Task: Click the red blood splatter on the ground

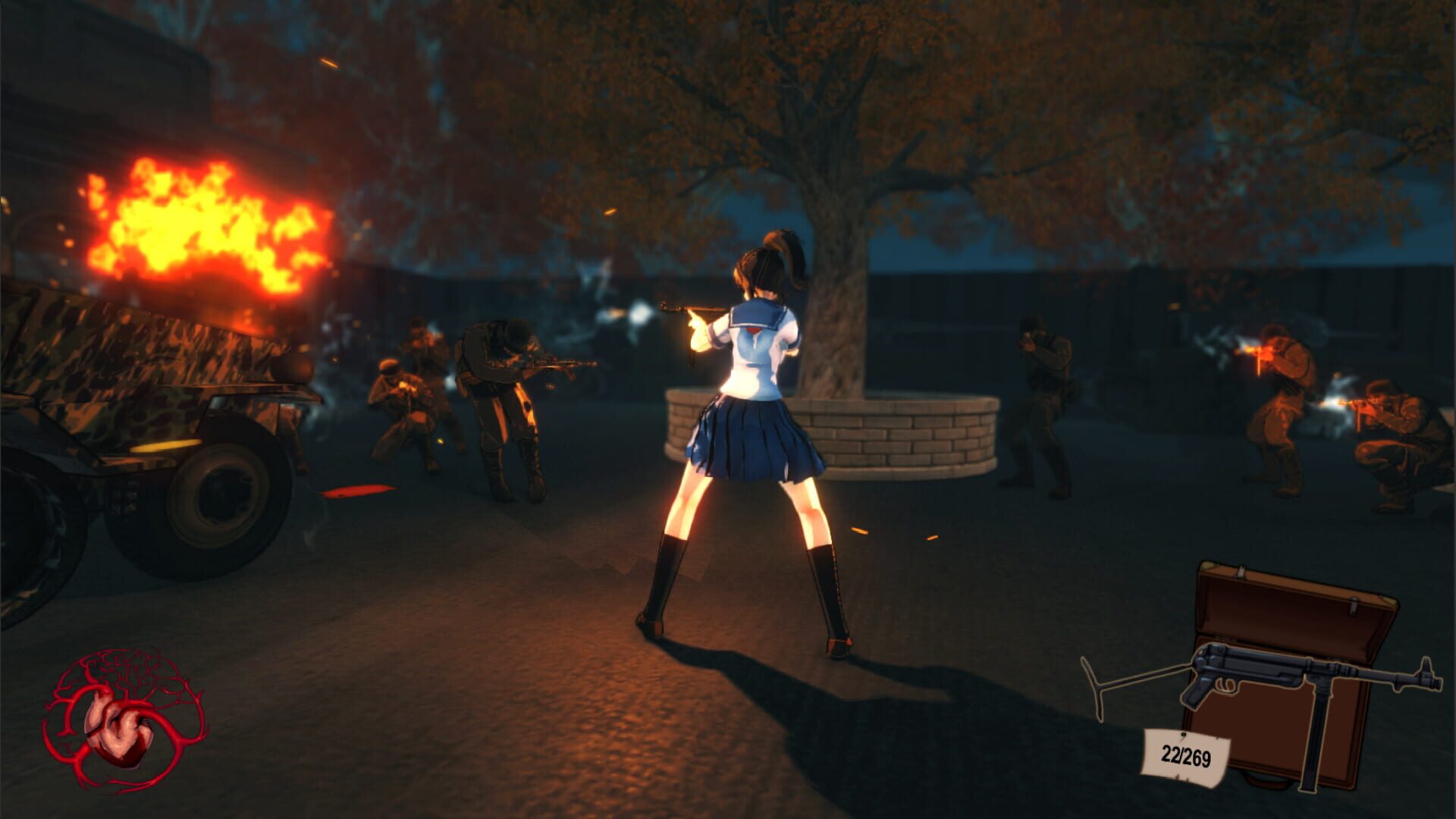Action: [x=356, y=493]
